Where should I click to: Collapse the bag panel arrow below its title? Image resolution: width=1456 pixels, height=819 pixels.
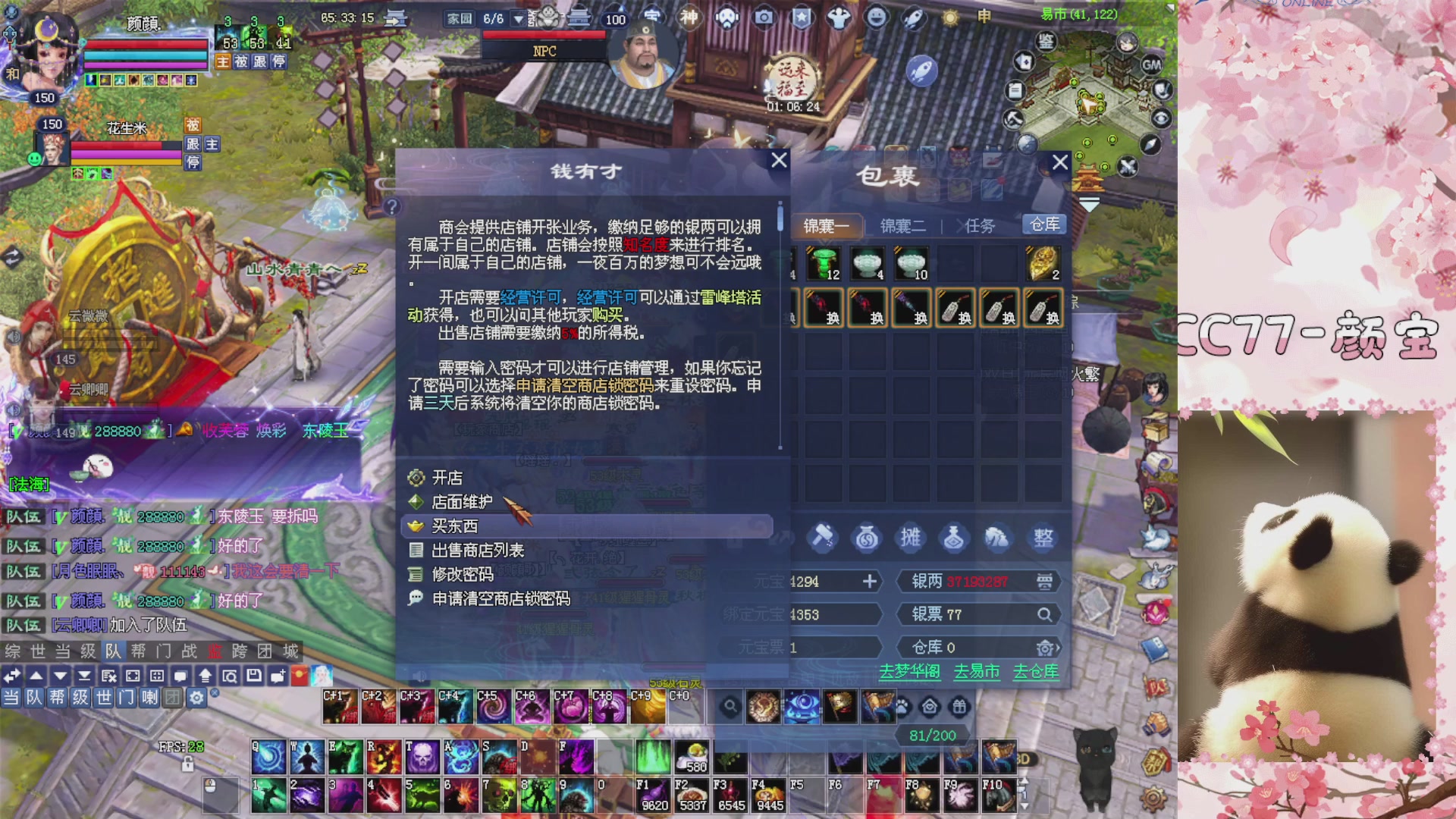1090,203
